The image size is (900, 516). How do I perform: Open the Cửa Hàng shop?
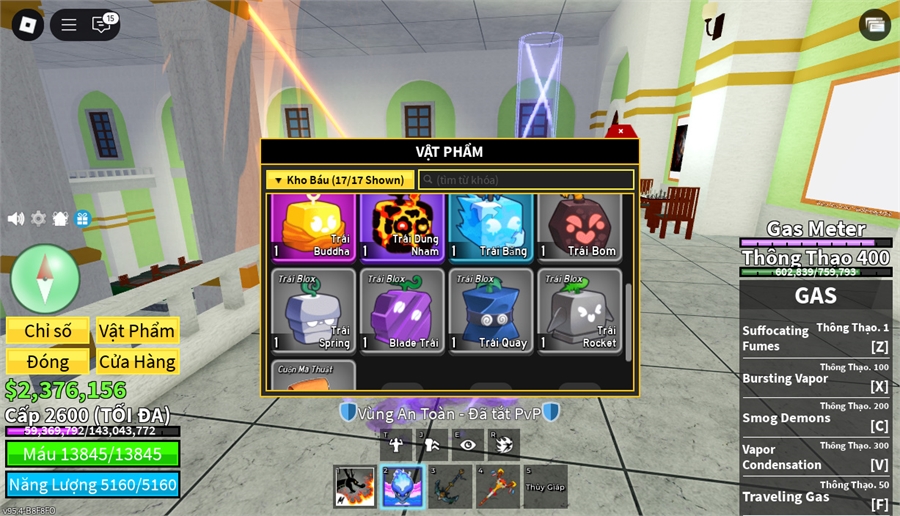[x=137, y=362]
